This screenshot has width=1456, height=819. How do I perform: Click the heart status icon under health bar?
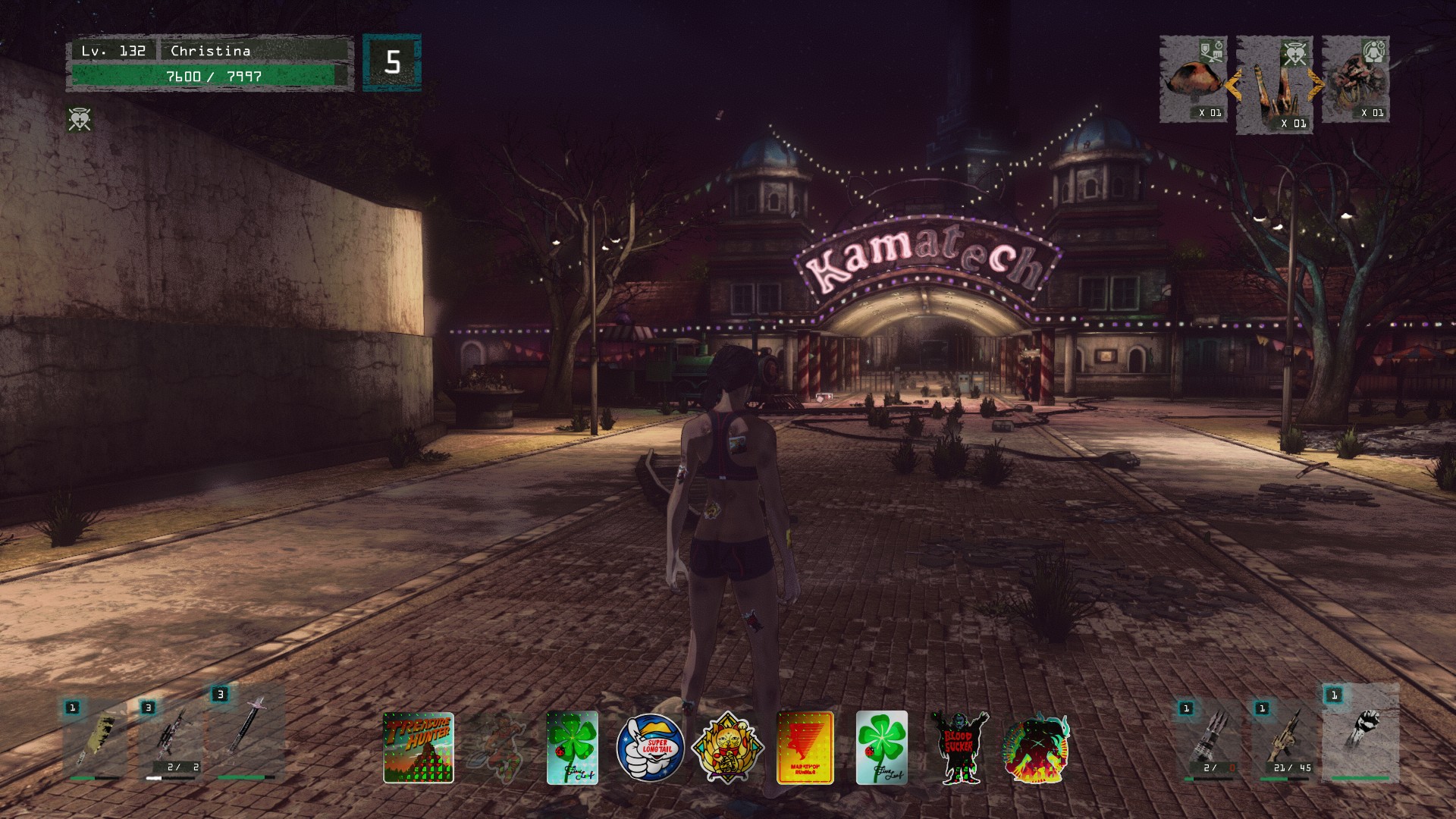(80, 119)
